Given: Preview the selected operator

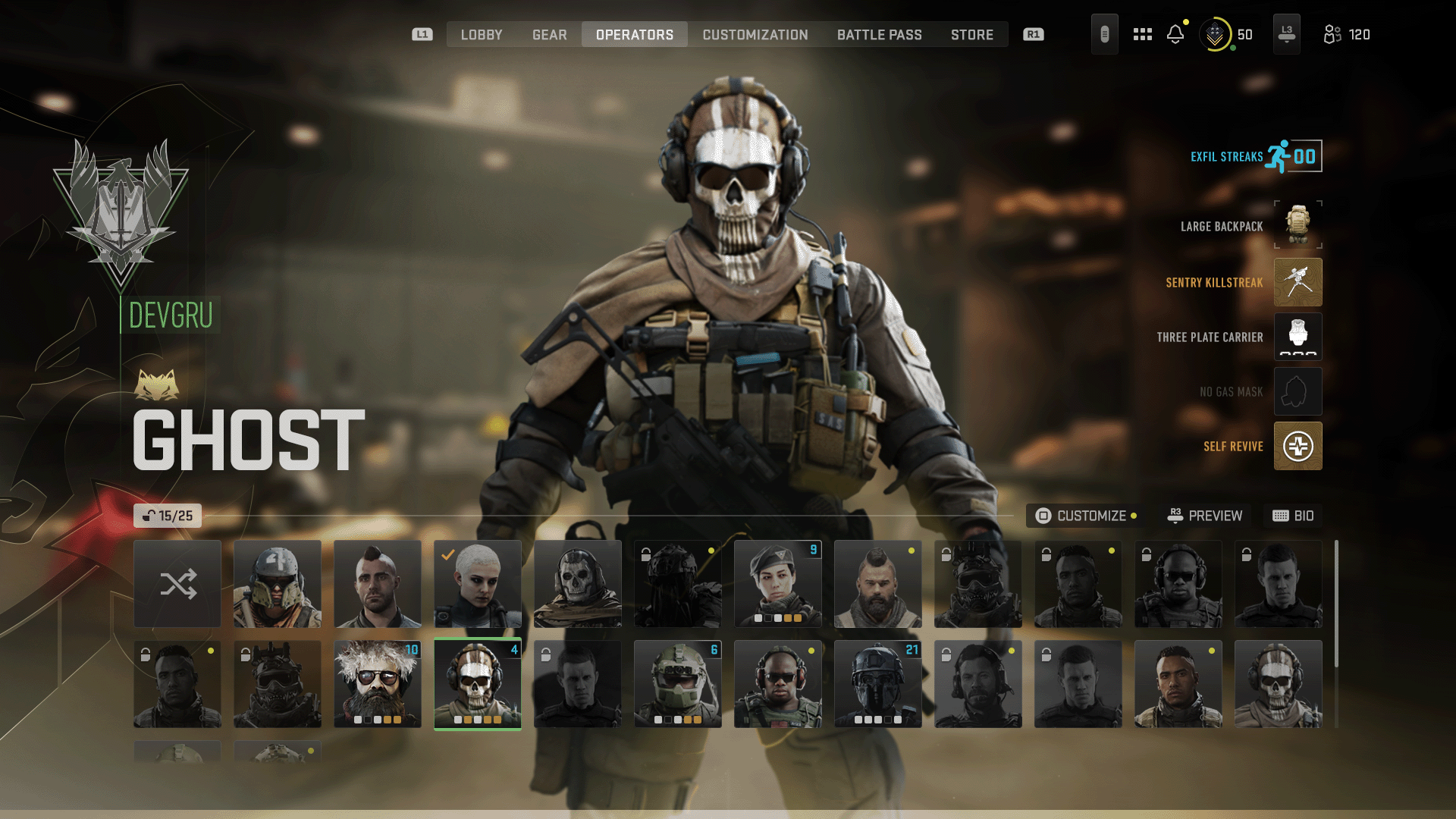Looking at the screenshot, I should click(x=1205, y=516).
